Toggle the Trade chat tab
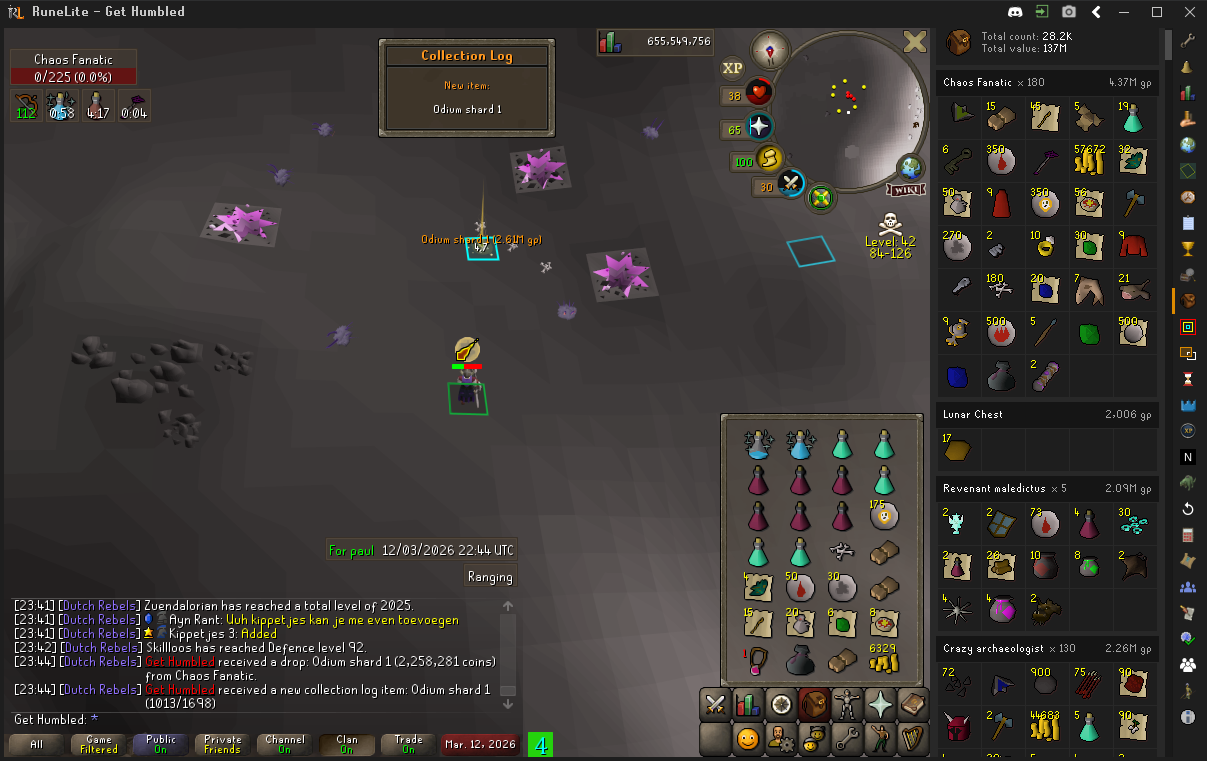Viewport: 1207px width, 761px height. tap(408, 744)
